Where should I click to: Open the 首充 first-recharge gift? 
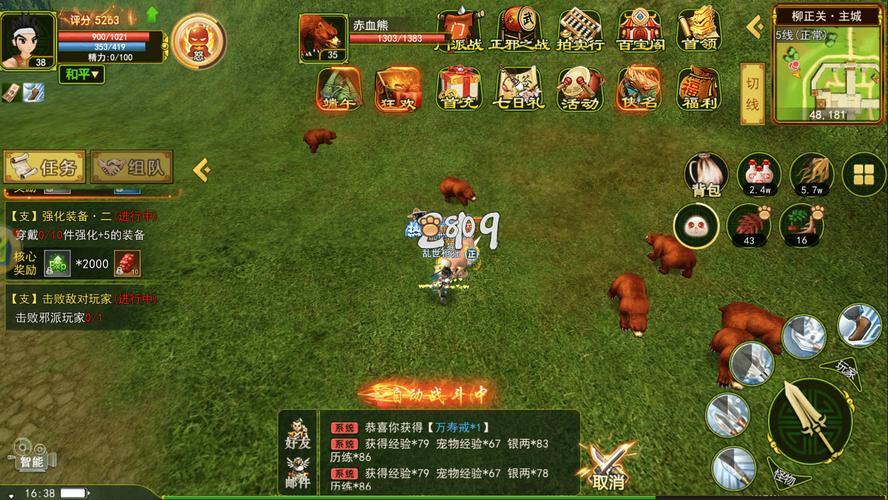pos(458,88)
